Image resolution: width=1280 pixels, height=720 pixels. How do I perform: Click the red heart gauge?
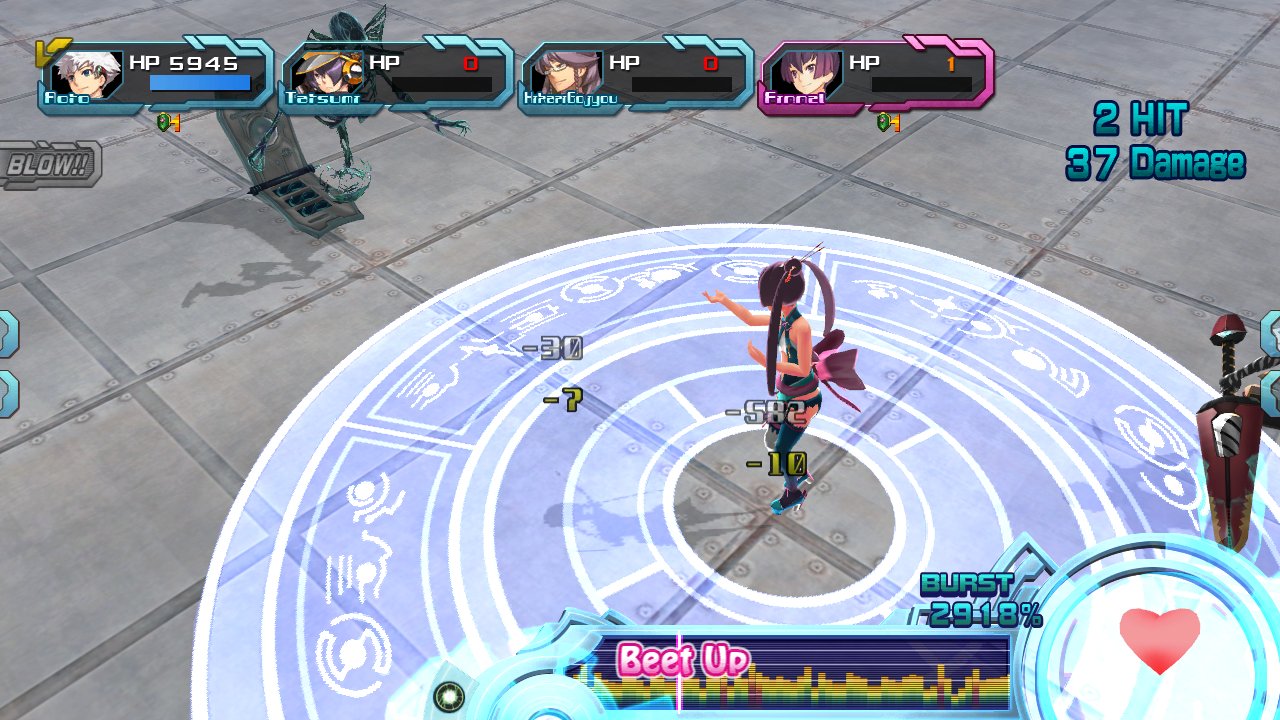1159,640
